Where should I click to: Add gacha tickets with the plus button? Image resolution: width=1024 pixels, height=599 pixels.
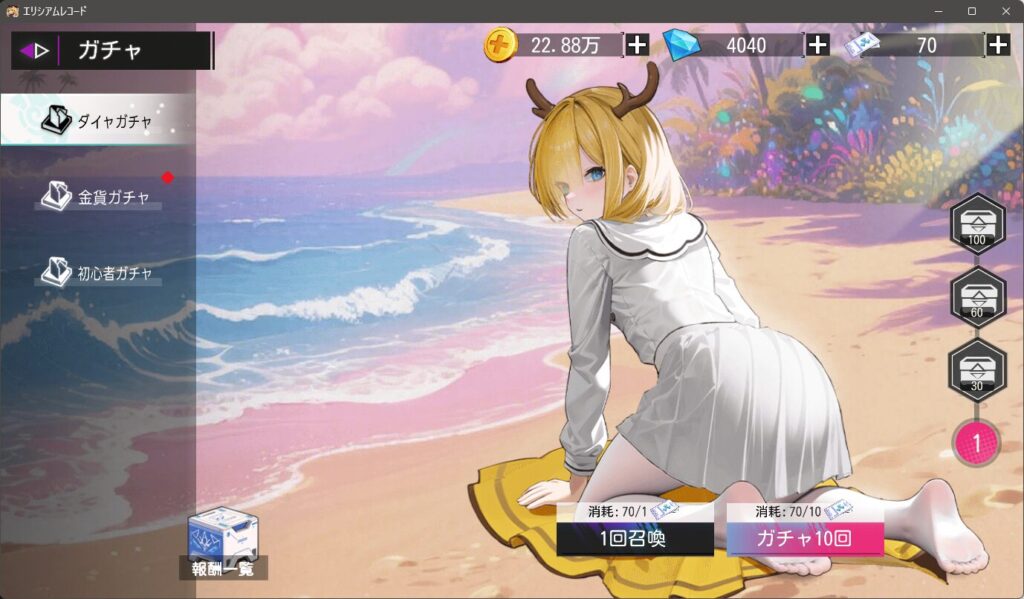(998, 45)
